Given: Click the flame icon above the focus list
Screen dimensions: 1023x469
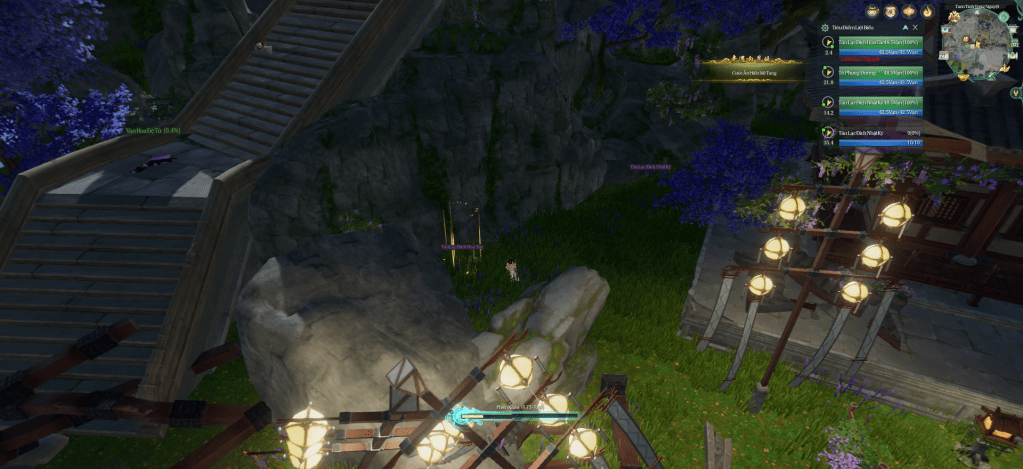Looking at the screenshot, I should click(926, 12).
